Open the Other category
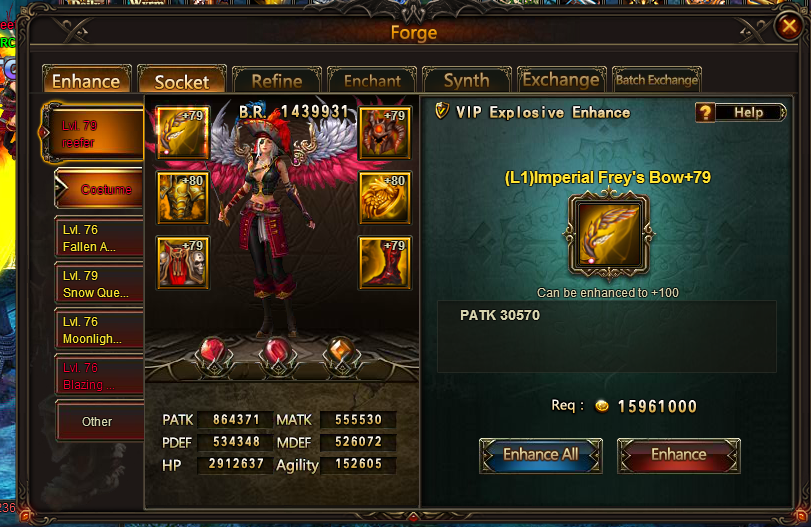 pos(98,421)
